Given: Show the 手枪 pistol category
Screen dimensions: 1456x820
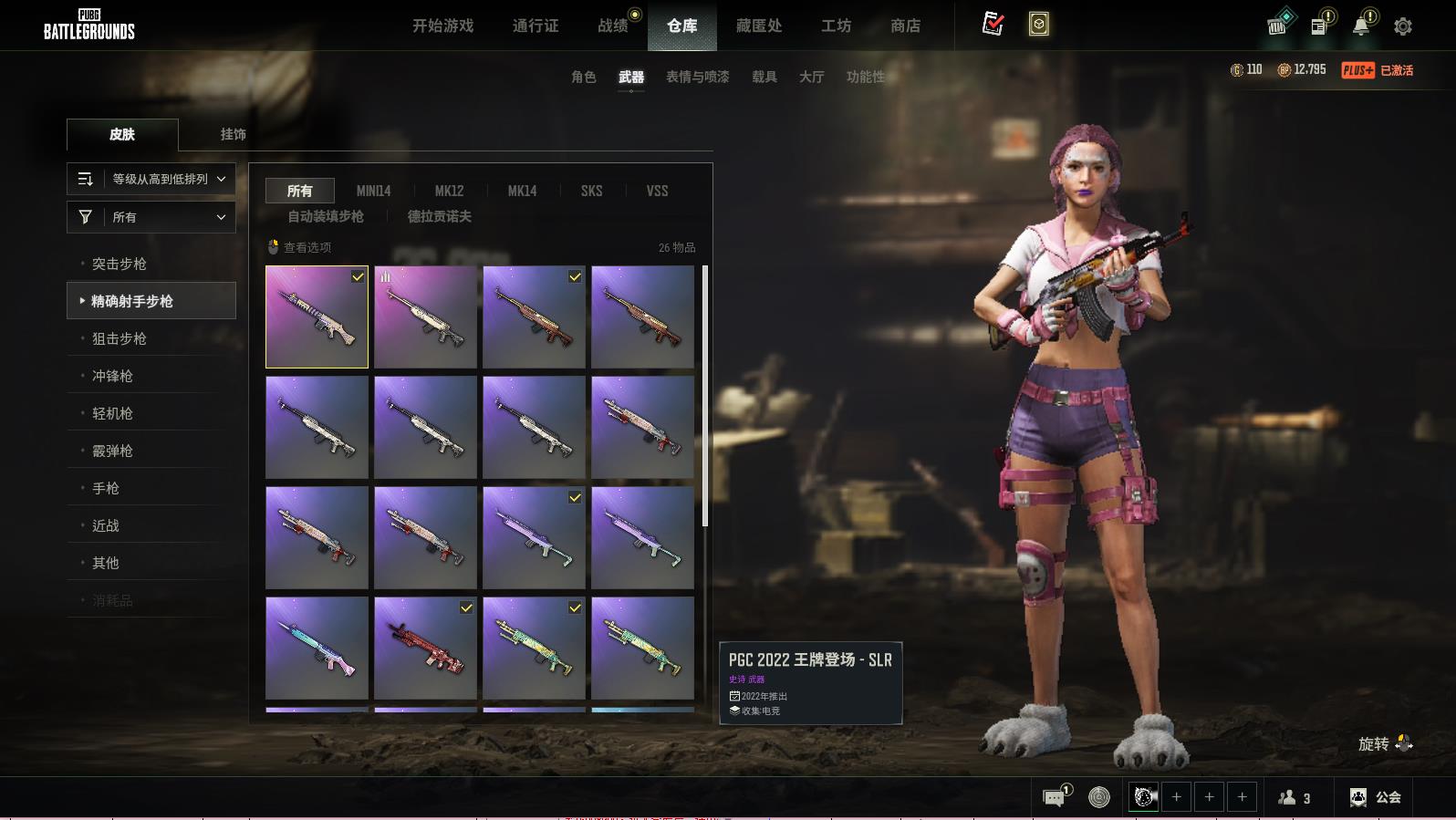Looking at the screenshot, I should [106, 488].
